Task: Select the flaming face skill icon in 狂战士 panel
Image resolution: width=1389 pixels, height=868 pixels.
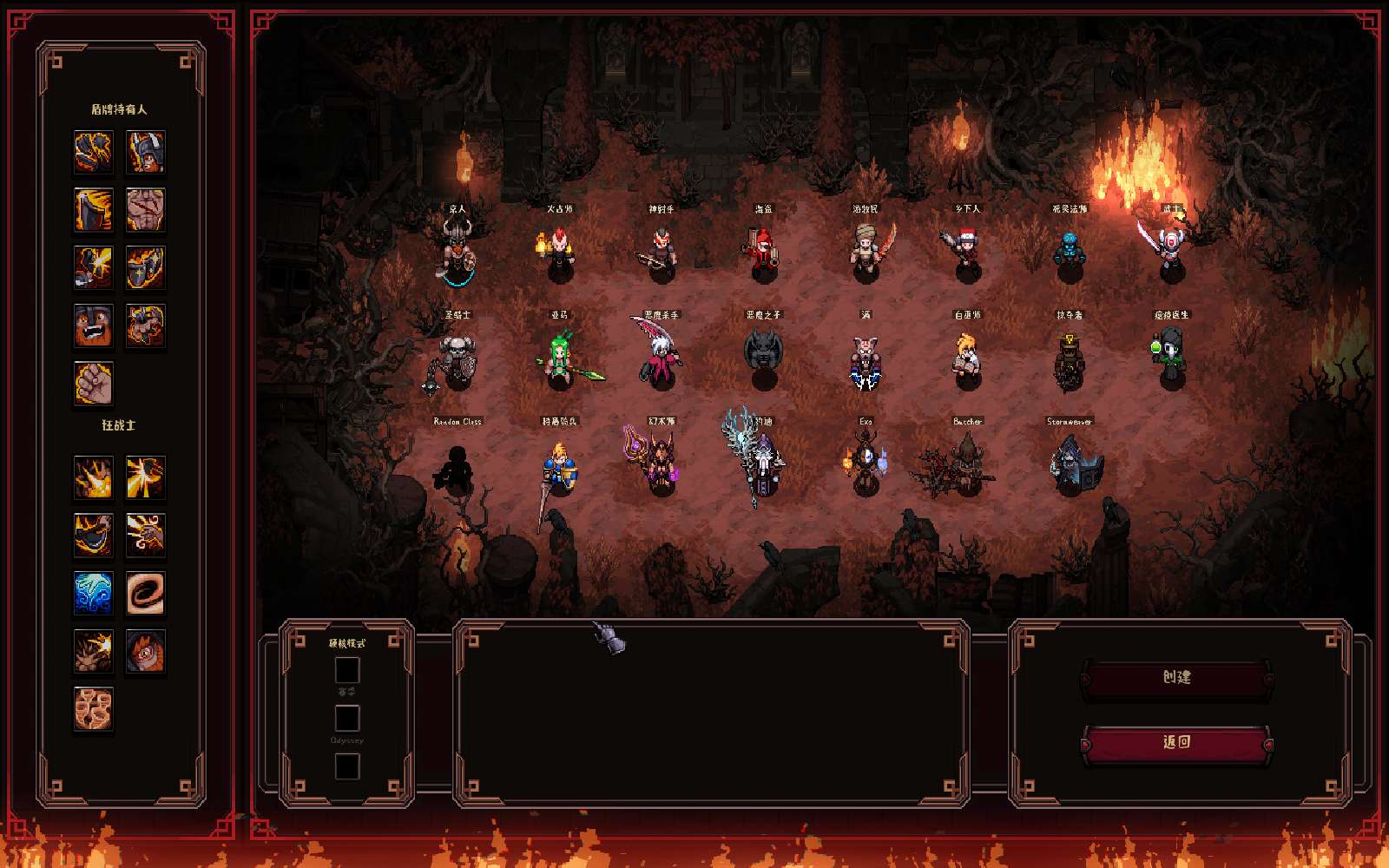Action: click(x=146, y=651)
